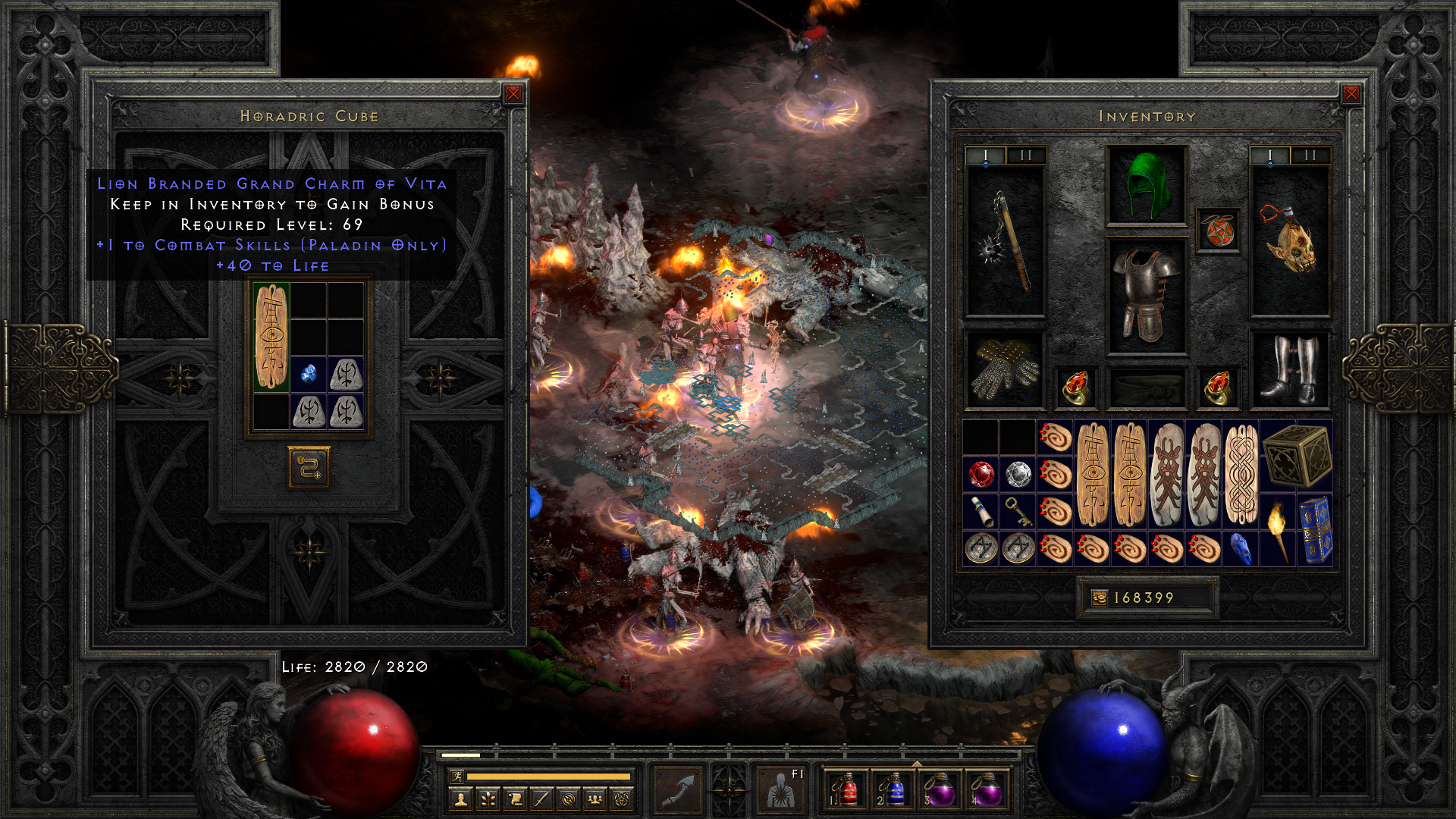Switch left weapon swap to tab II
This screenshot has height=819, width=1456.
click(x=1025, y=155)
